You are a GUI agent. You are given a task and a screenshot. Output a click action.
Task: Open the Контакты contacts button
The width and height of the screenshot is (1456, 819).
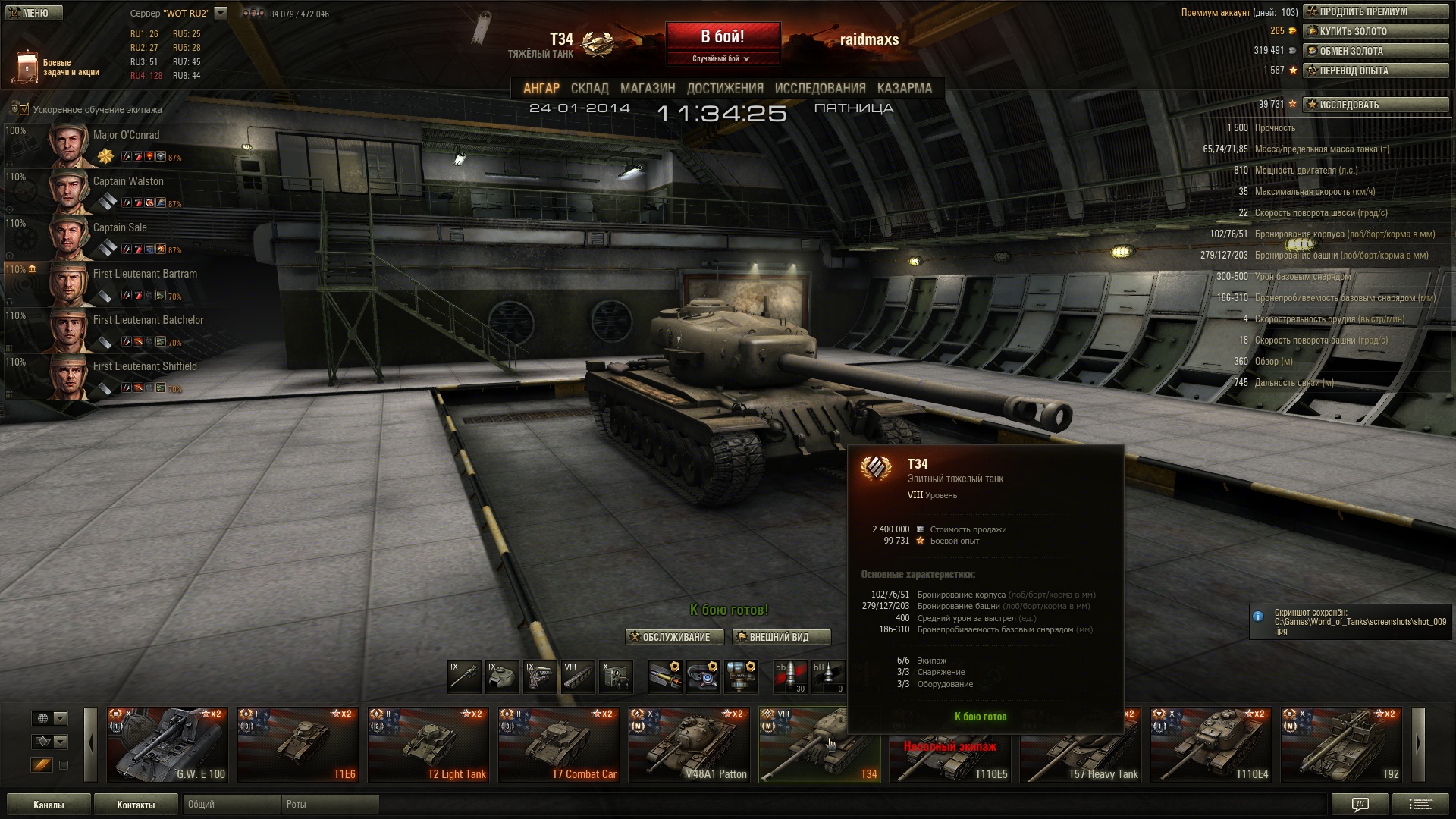click(136, 805)
